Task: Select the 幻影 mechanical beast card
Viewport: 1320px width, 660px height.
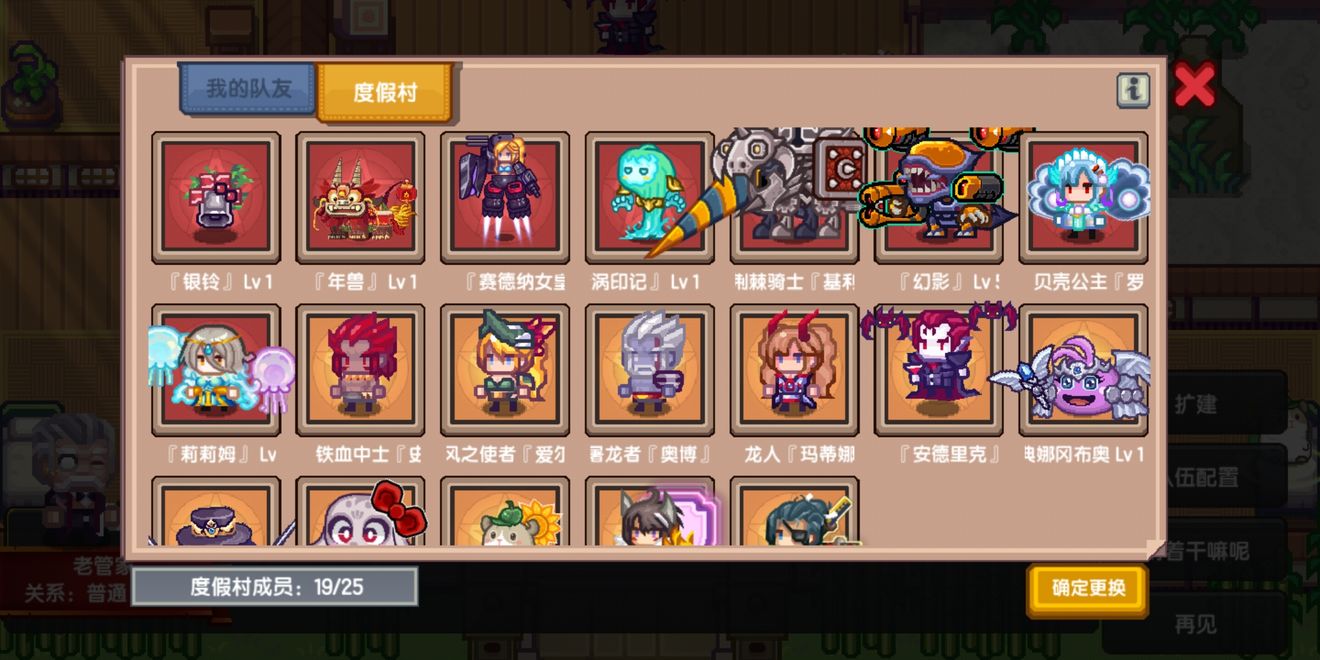Action: point(938,197)
